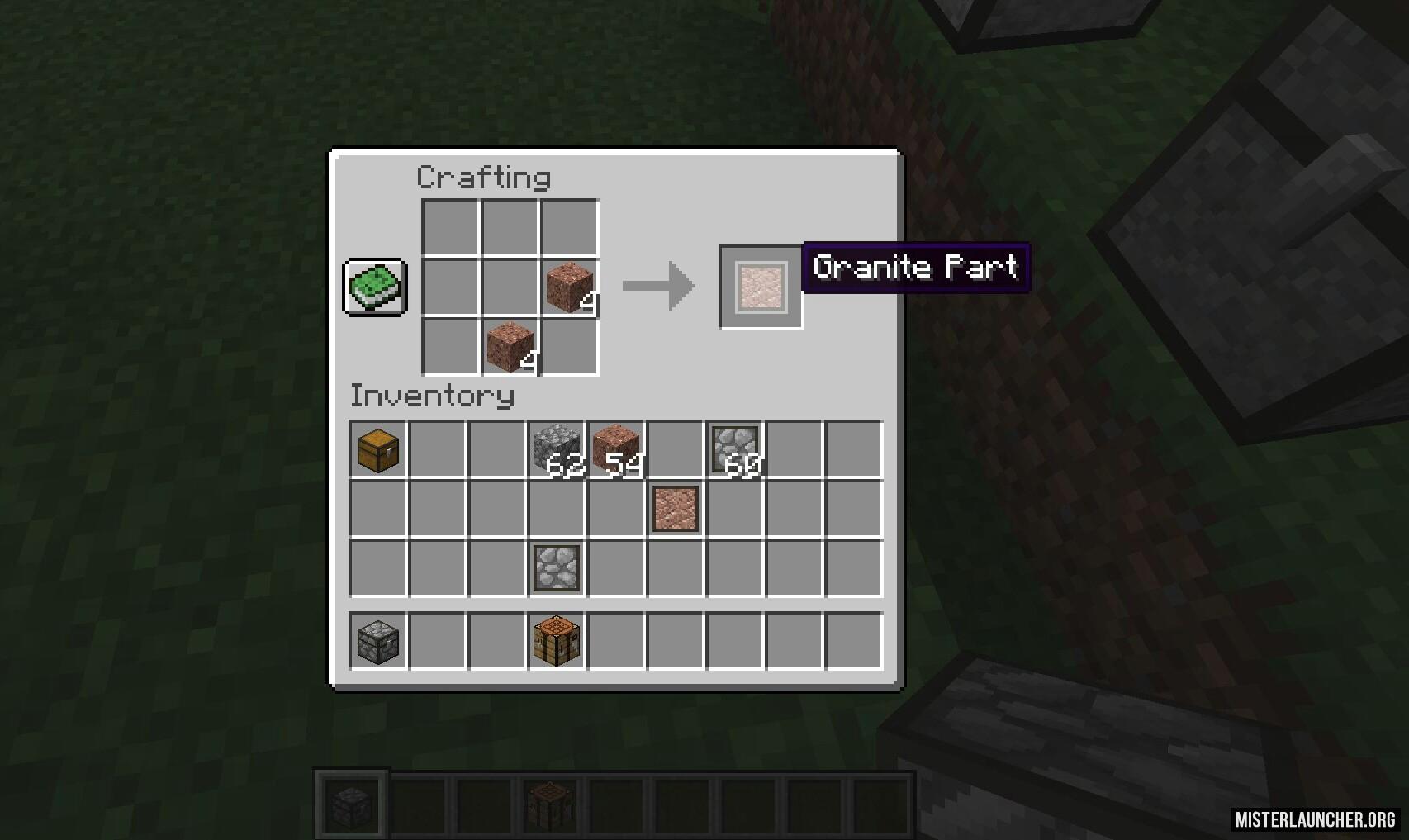Take the Granite Part from the output slot

761,287
